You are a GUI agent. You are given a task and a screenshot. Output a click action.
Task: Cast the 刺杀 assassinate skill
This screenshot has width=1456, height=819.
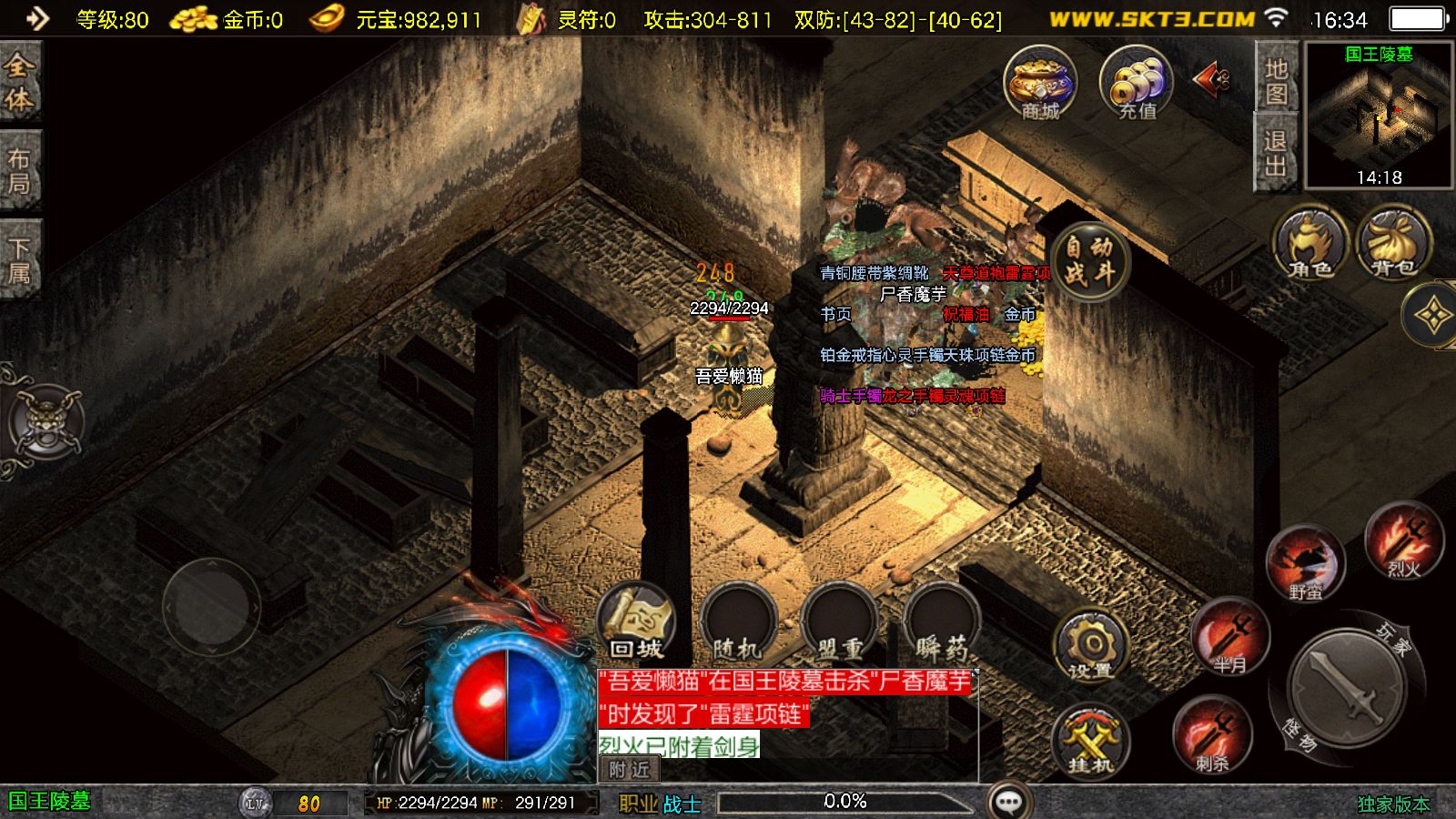[x=1211, y=735]
